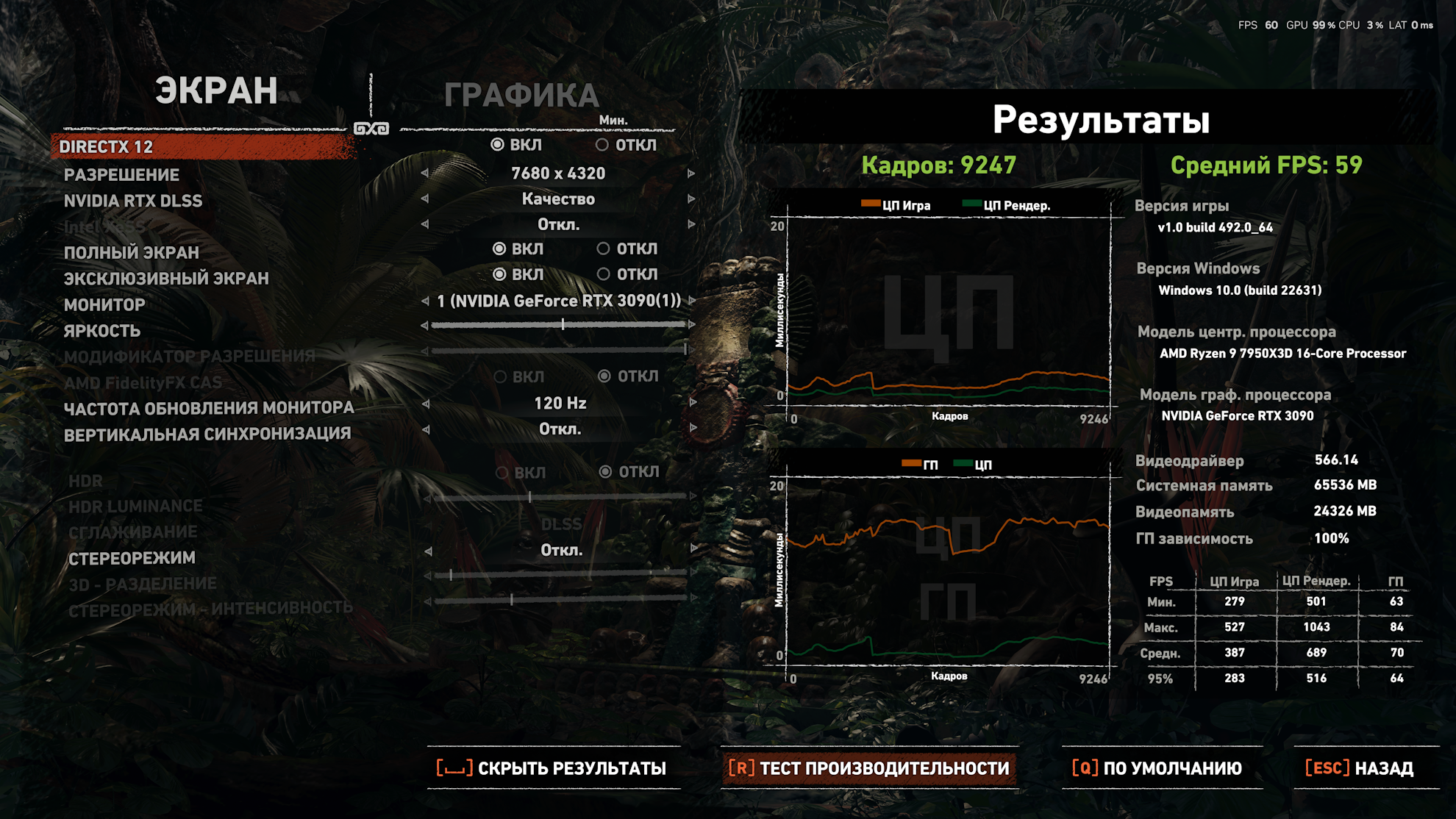Switch DLSS quality to the previous preset
Viewport: 1456px width, 819px height.
tap(425, 199)
